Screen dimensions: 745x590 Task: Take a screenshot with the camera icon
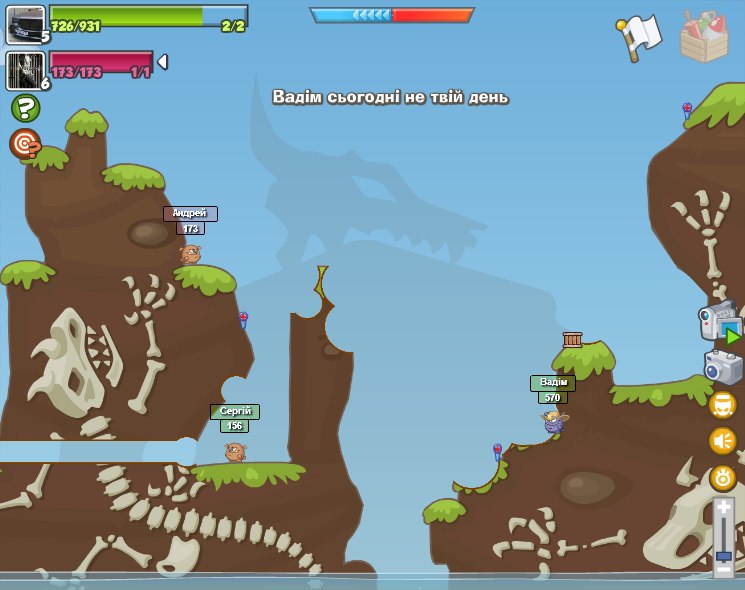pyautogui.click(x=723, y=367)
